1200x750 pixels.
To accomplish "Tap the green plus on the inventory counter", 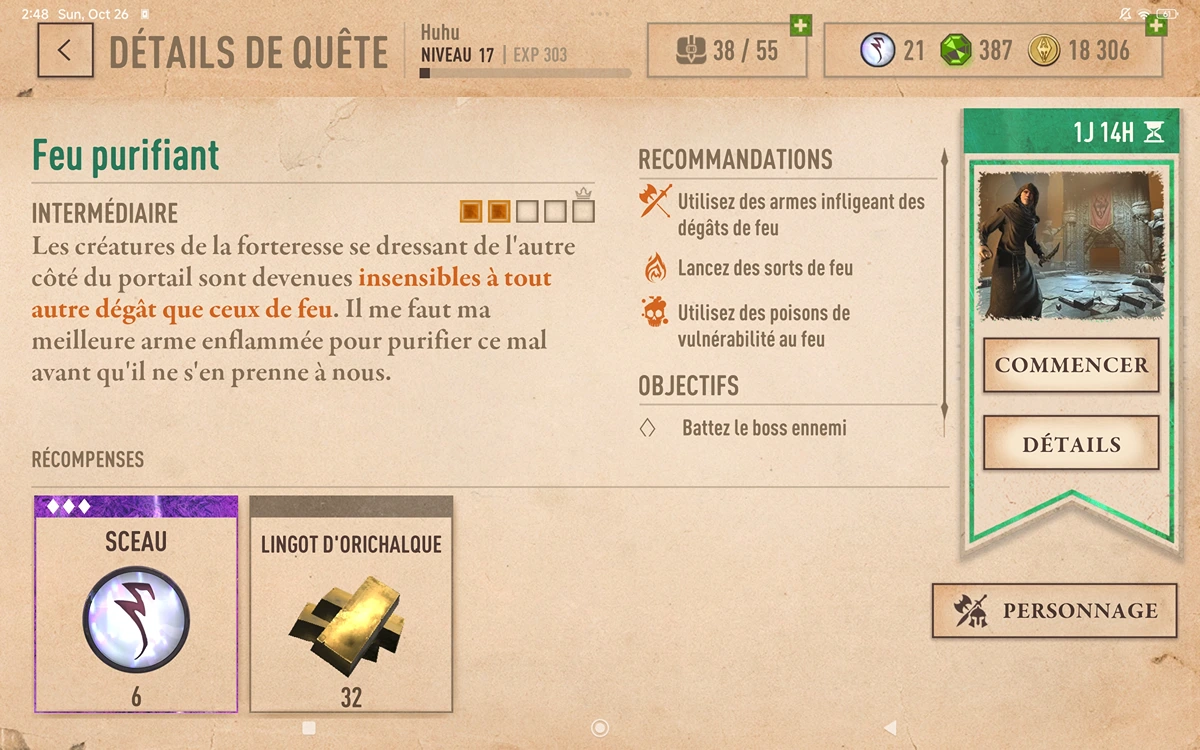I will click(x=800, y=25).
